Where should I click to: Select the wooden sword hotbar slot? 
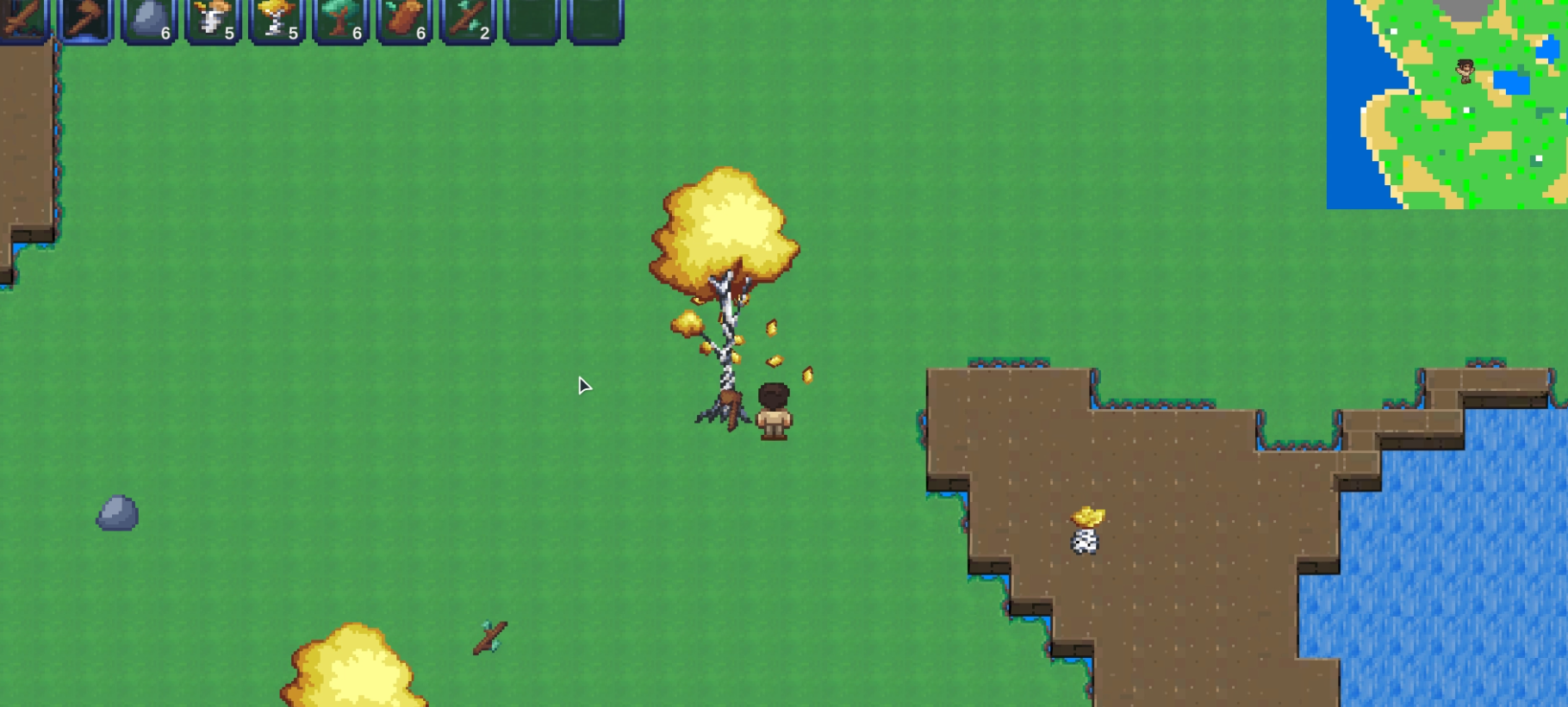22,19
